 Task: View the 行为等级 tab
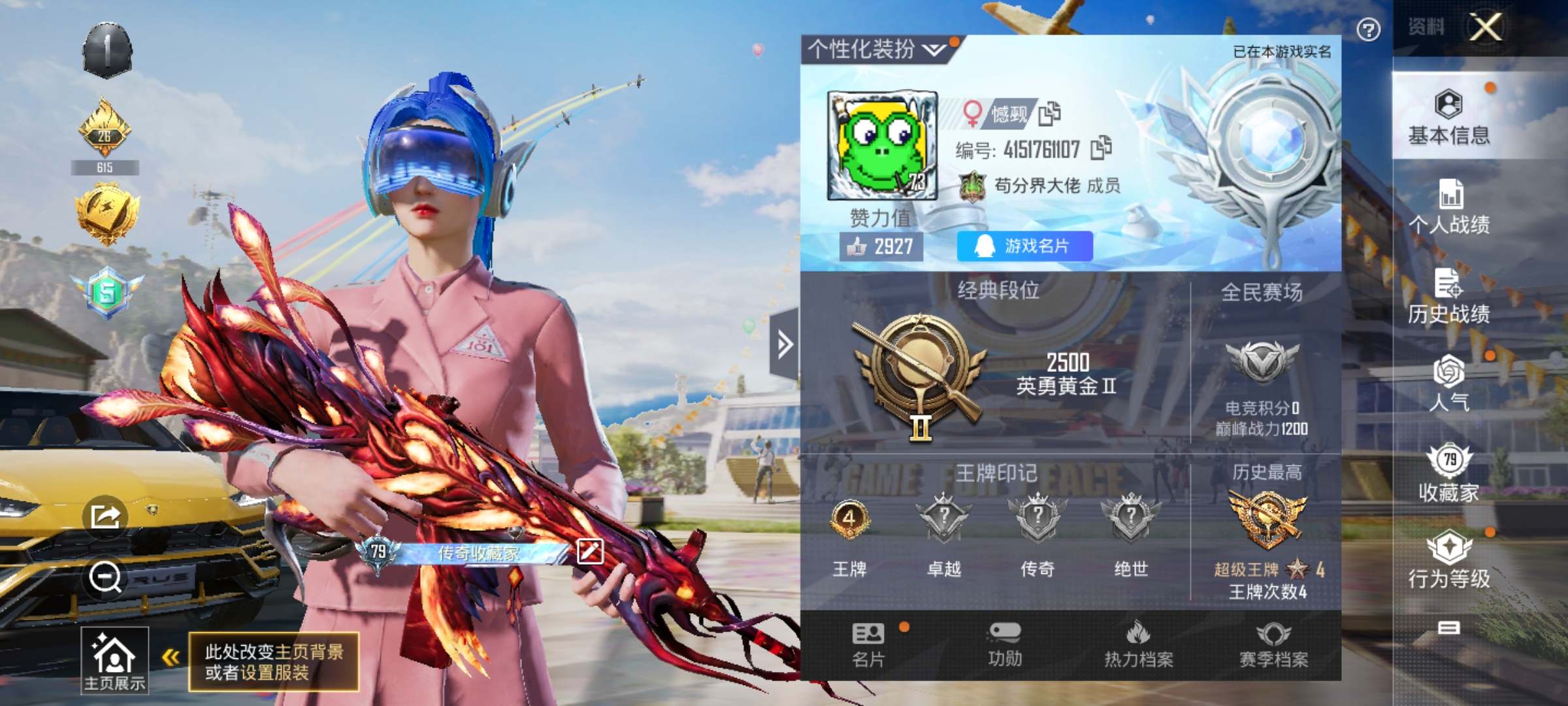(x=1448, y=561)
